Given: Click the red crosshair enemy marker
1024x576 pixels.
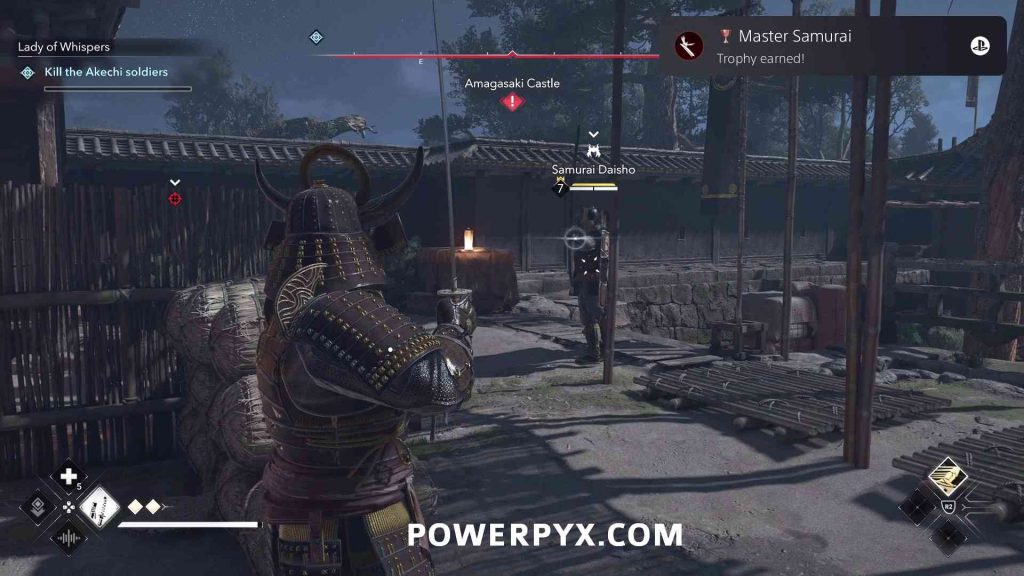Looking at the screenshot, I should 175,199.
